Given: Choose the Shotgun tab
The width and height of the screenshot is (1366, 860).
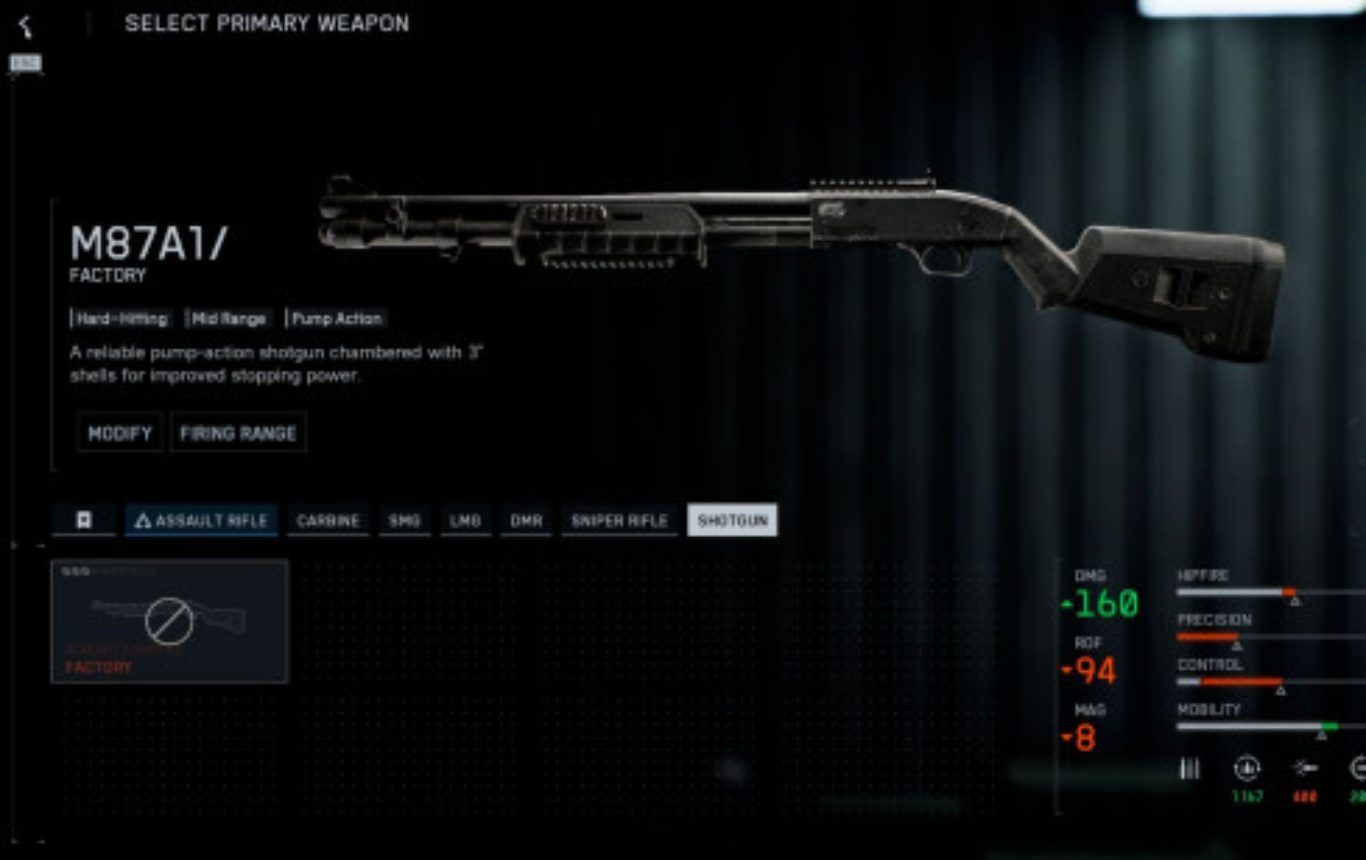Looking at the screenshot, I should 732,521.
